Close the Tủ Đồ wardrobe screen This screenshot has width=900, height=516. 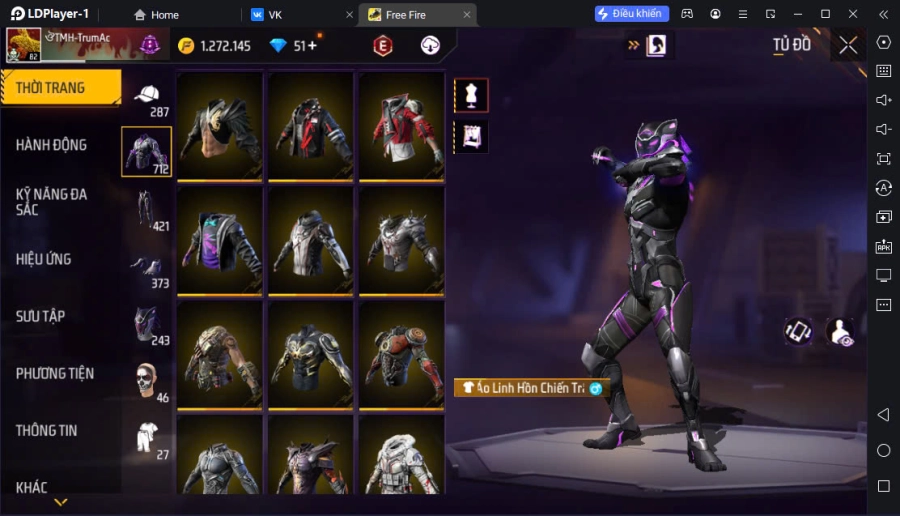click(x=848, y=45)
